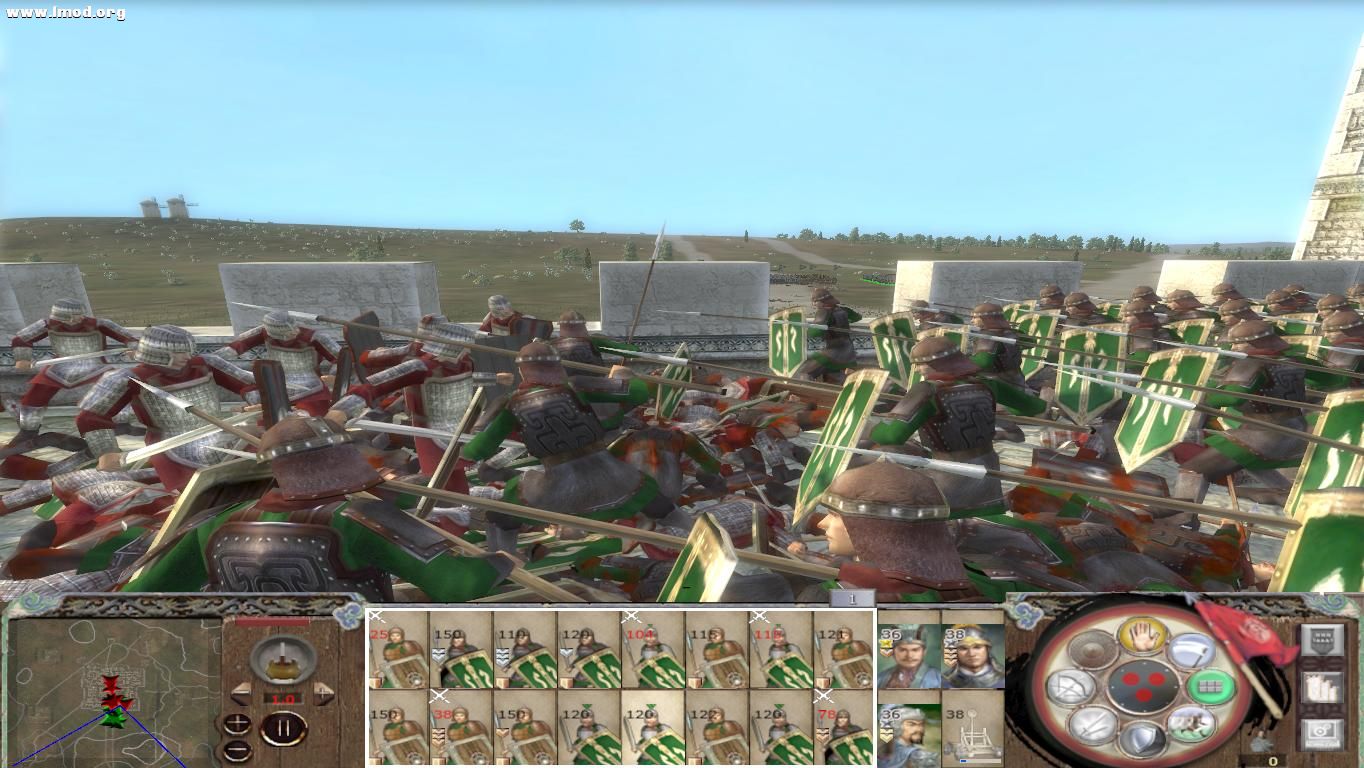The image size is (1364, 768).
Task: Click the drum icon on the command wheel
Action: click(x=1092, y=651)
